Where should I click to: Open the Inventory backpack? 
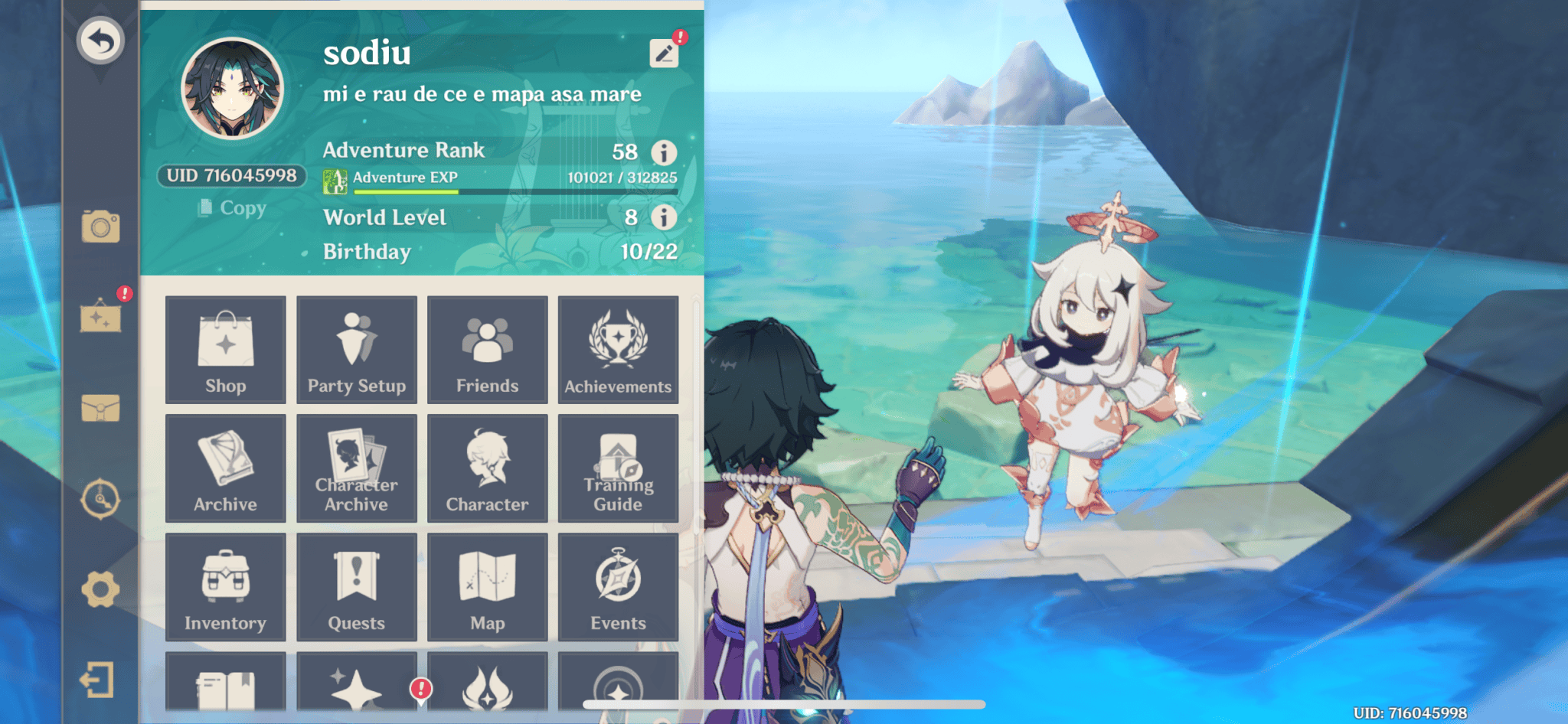click(224, 586)
